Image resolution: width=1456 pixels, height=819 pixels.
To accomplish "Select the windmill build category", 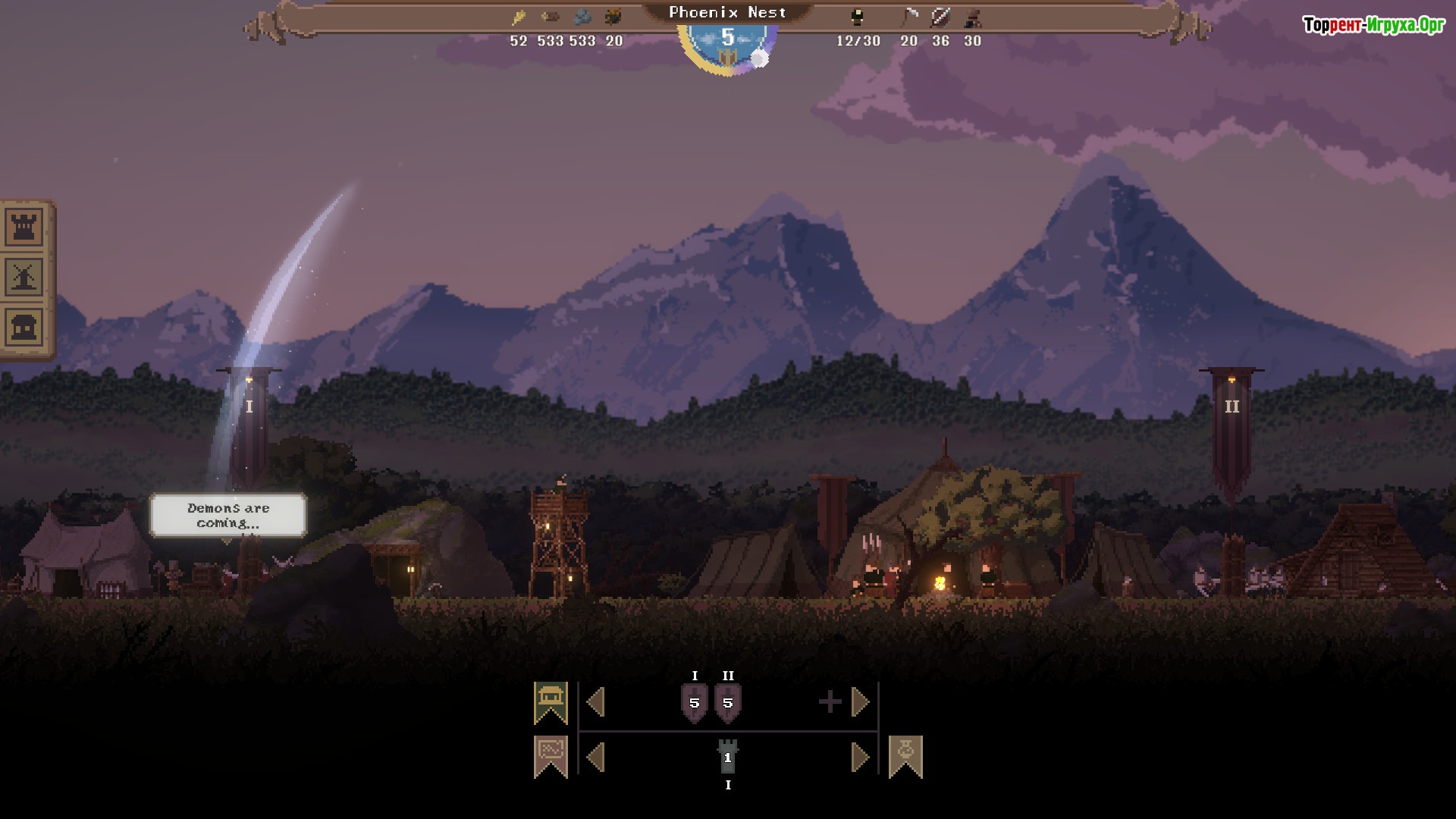I will 24,277.
